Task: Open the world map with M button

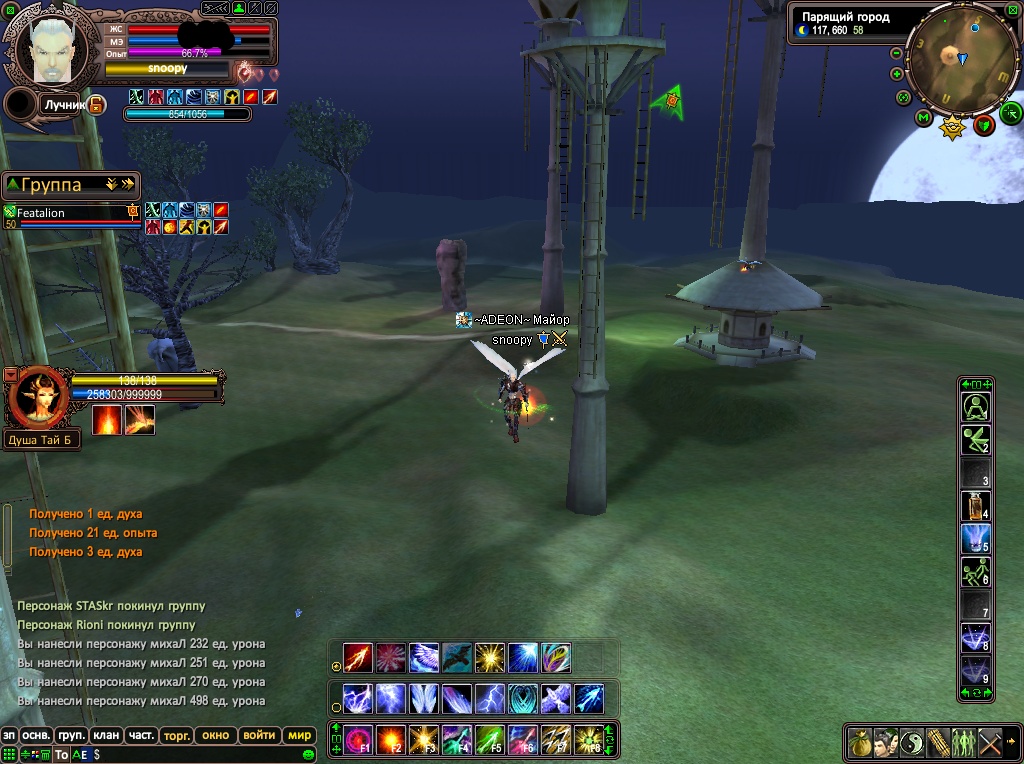Action: click(924, 117)
